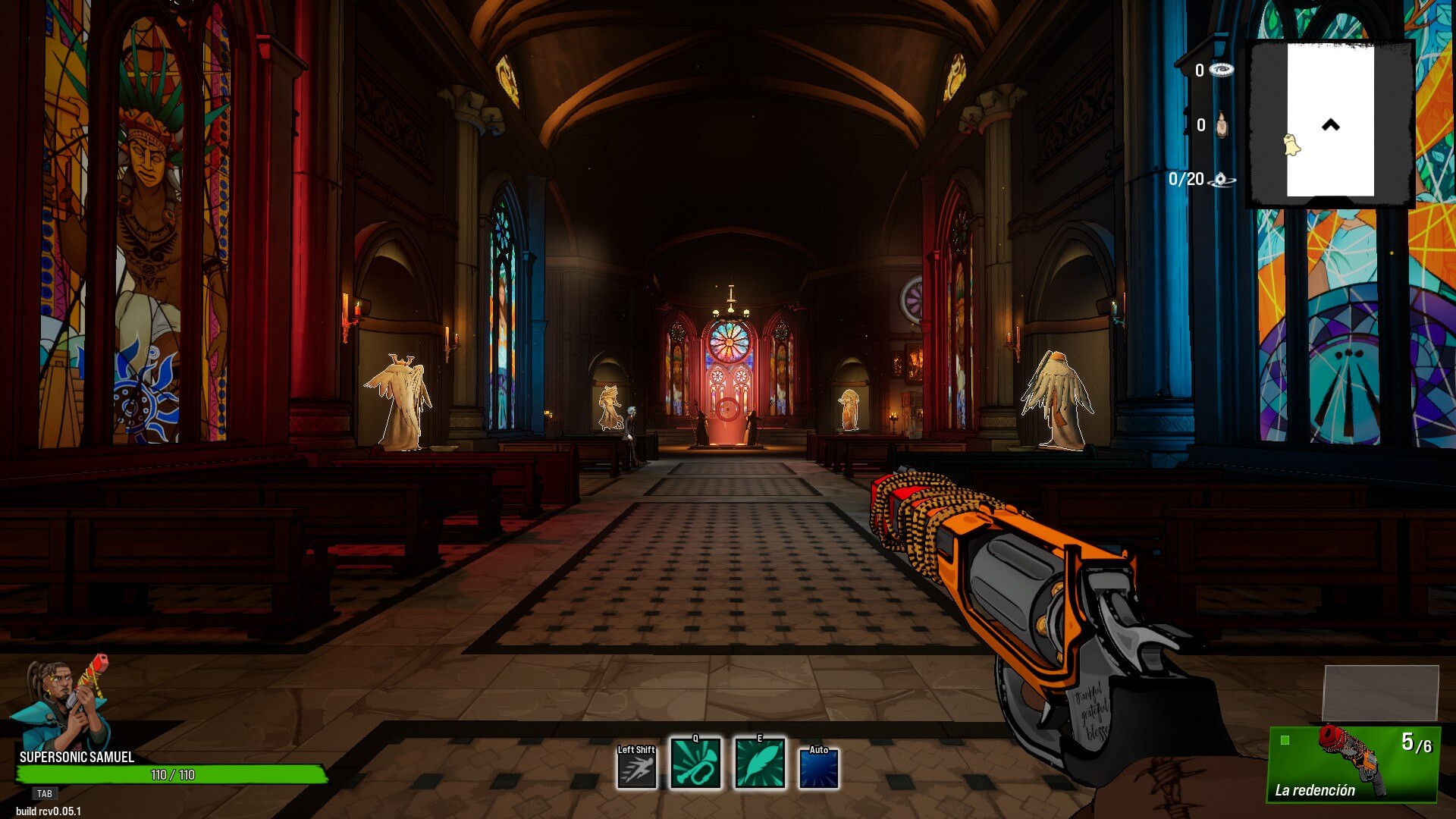Click the silver coin currency icon
1456x819 pixels.
pyautogui.click(x=1221, y=71)
